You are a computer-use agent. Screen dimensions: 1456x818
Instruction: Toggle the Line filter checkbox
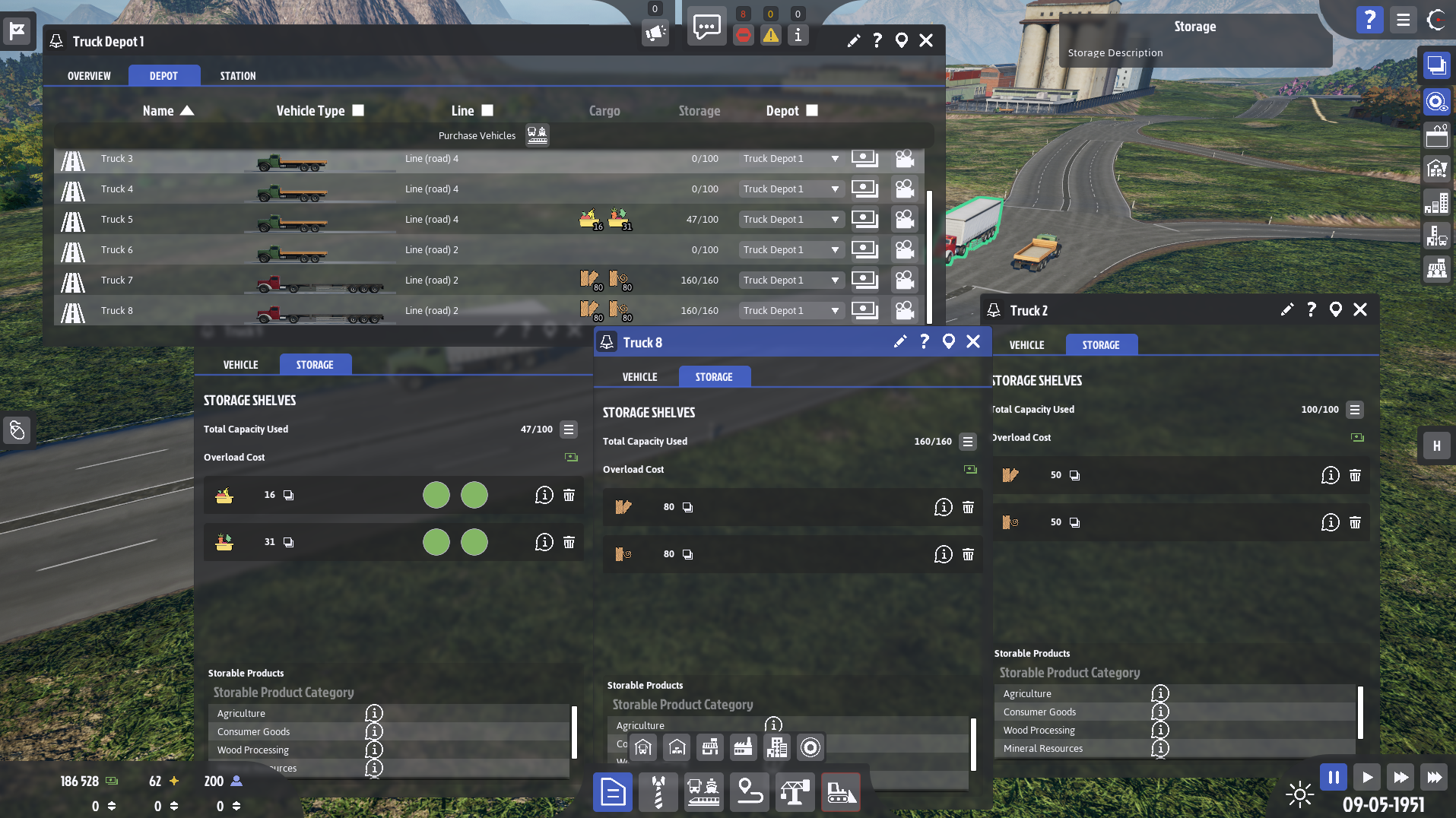point(487,110)
